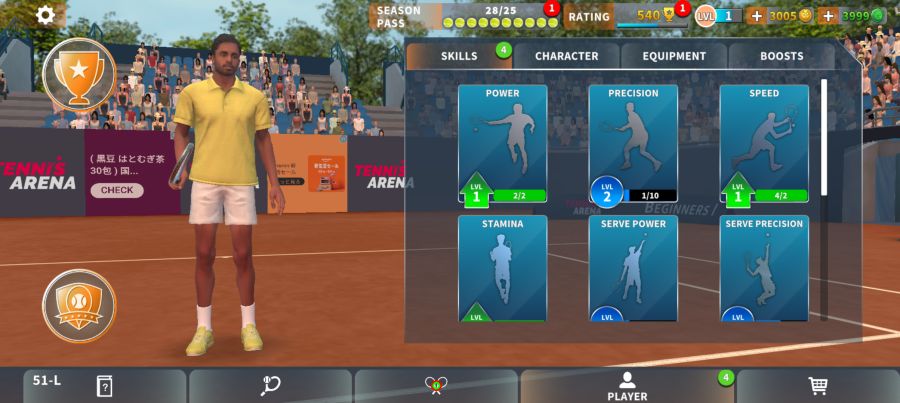This screenshot has width=900, height=403.
Task: Open the shop cart in bottom bar
Action: click(818, 386)
